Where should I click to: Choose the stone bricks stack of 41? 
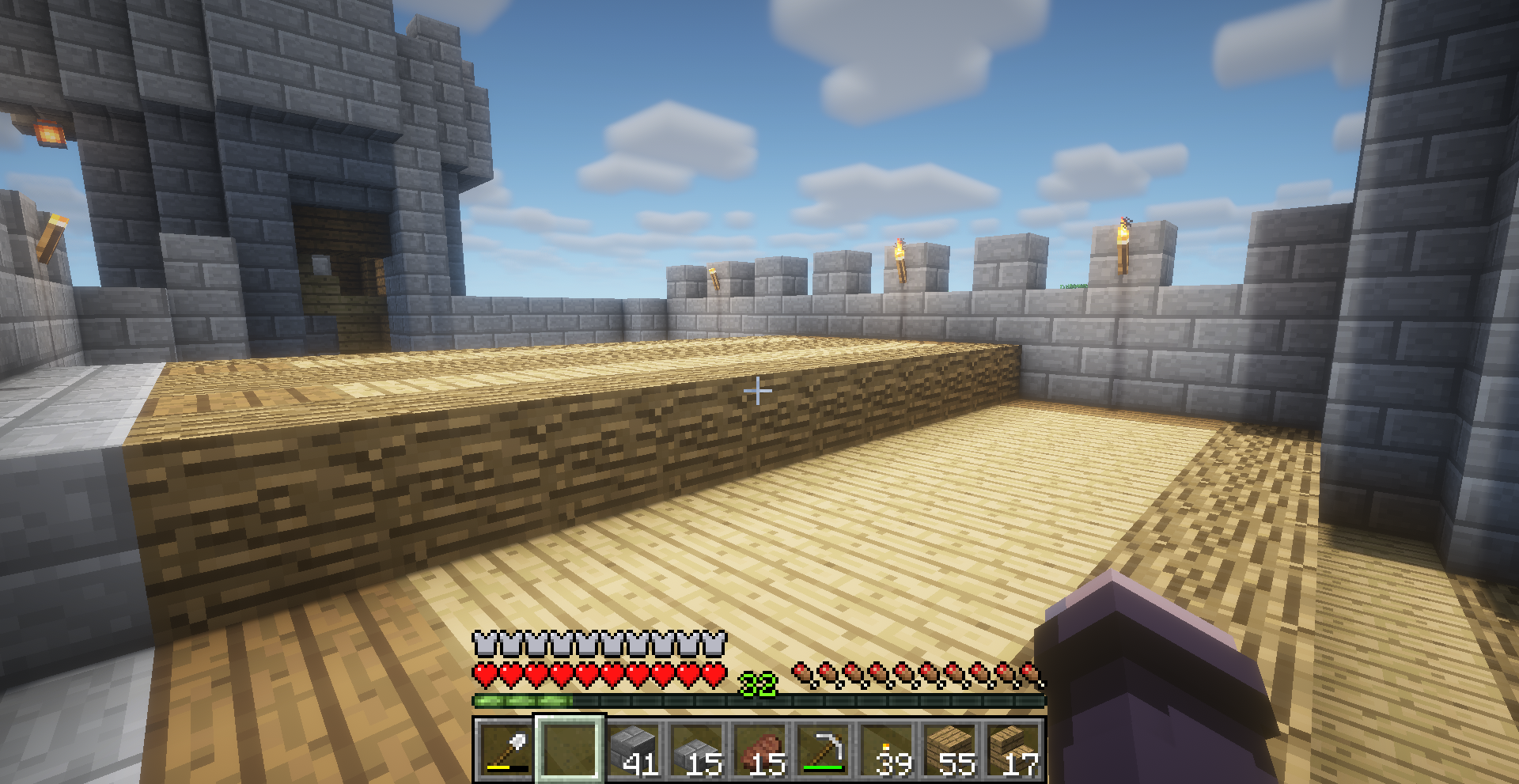tap(634, 748)
